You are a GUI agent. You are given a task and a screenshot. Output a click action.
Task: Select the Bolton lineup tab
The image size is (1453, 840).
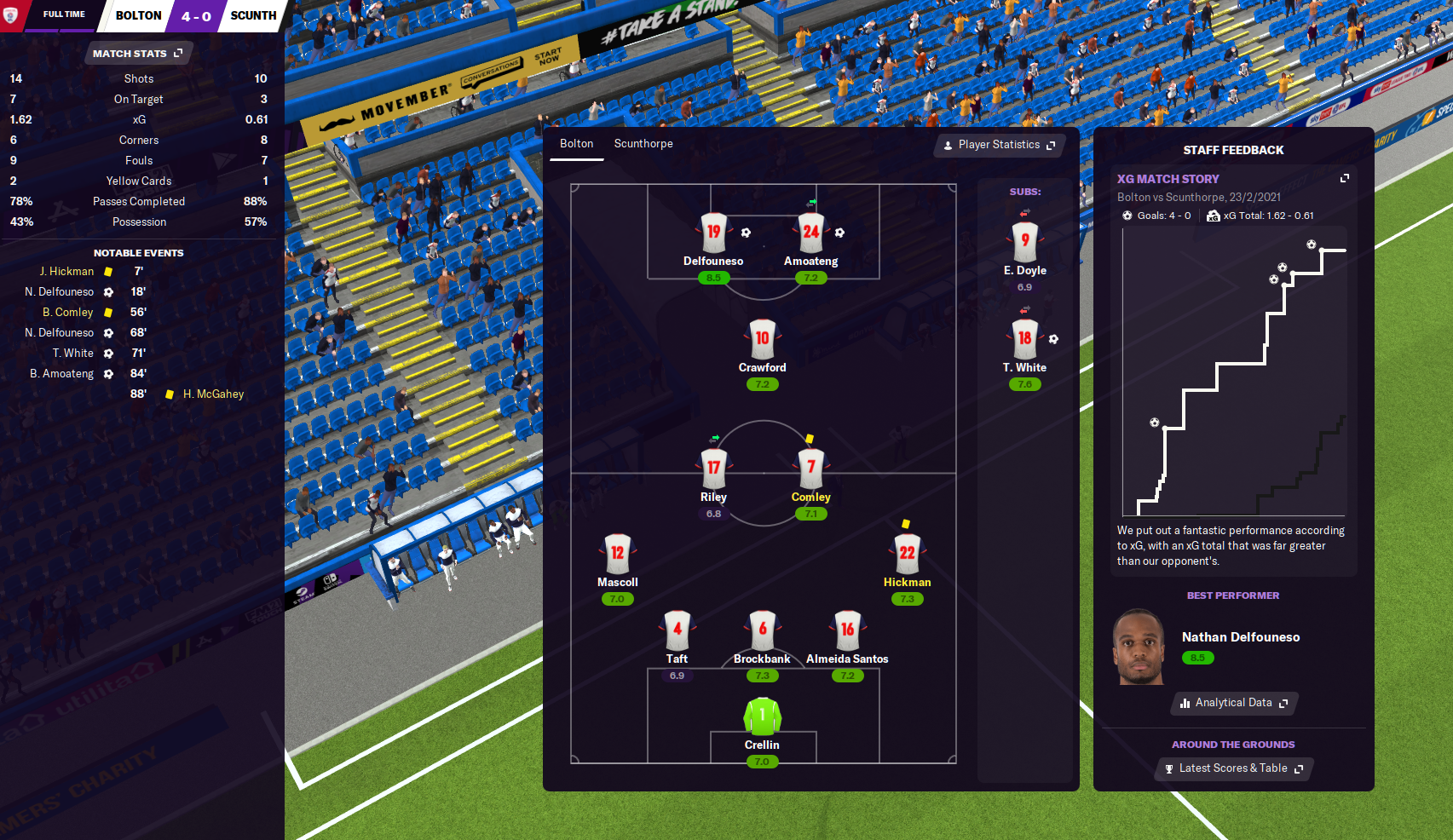[x=576, y=144]
